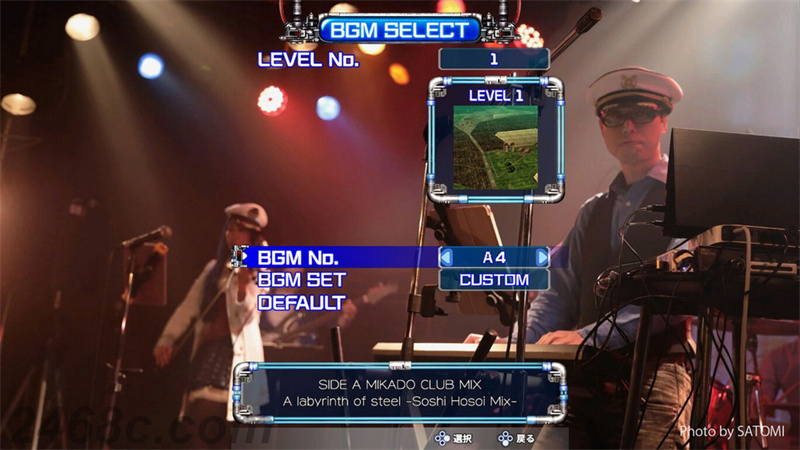Select the DEFAULT menu entry
The height and width of the screenshot is (450, 800).
tap(301, 302)
